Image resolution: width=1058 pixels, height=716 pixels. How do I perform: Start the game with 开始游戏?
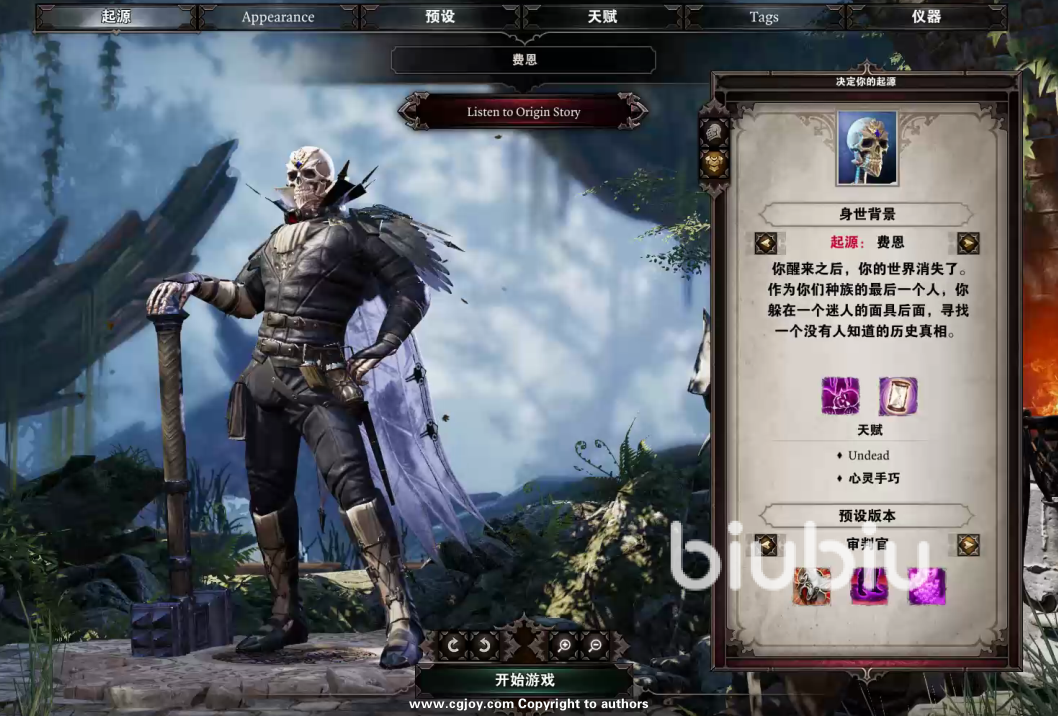pyautogui.click(x=524, y=680)
